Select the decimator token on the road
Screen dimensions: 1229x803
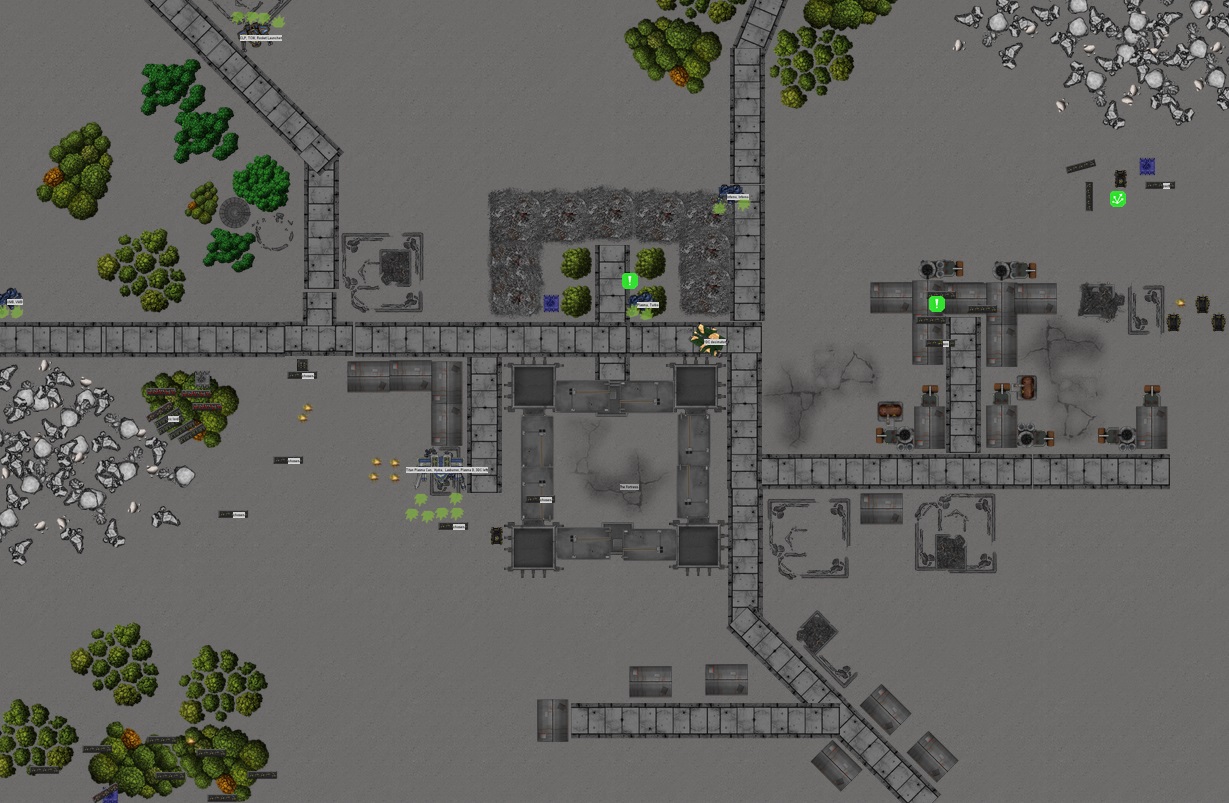coord(707,337)
